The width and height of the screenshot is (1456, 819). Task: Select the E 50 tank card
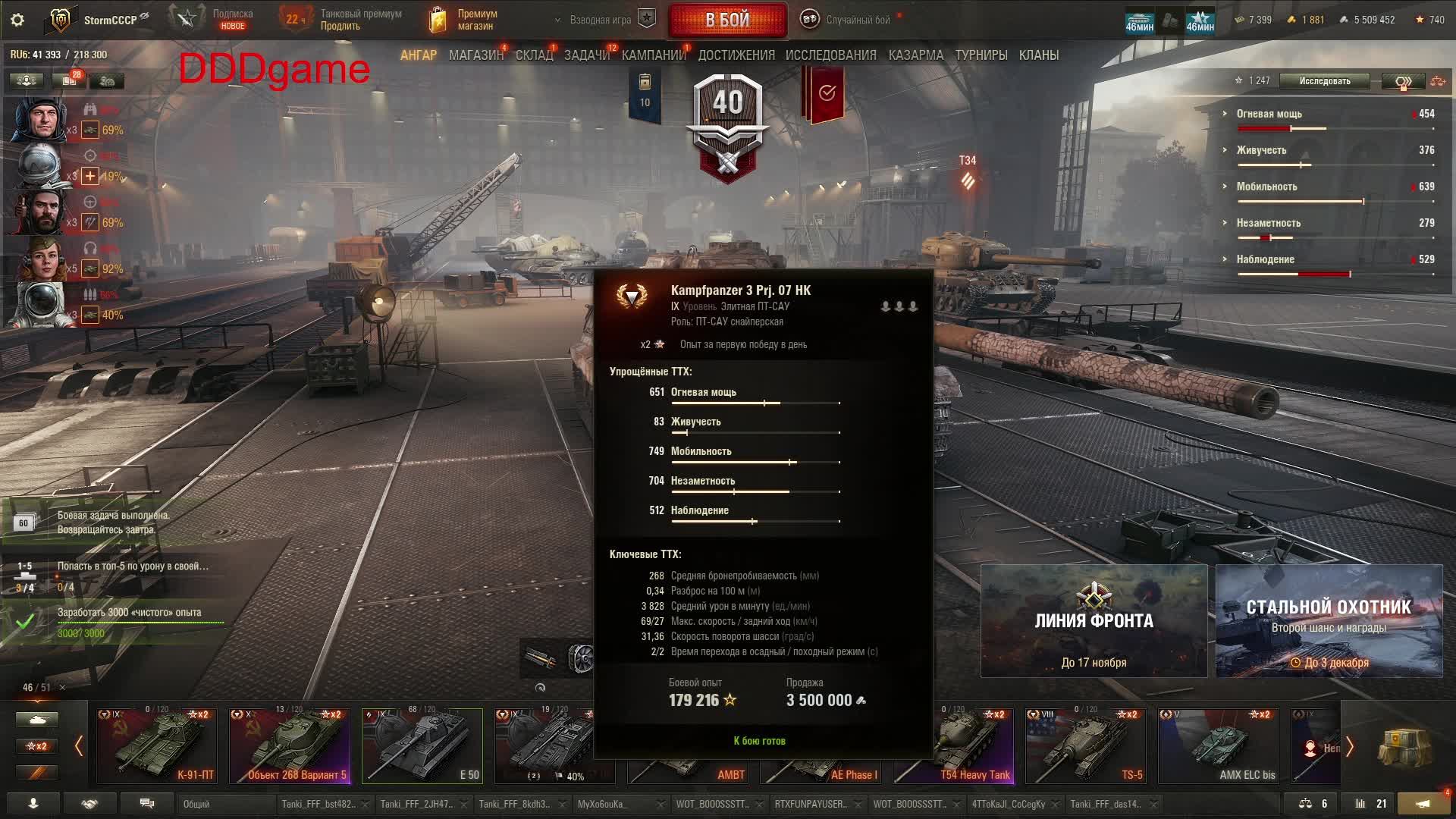tap(422, 745)
